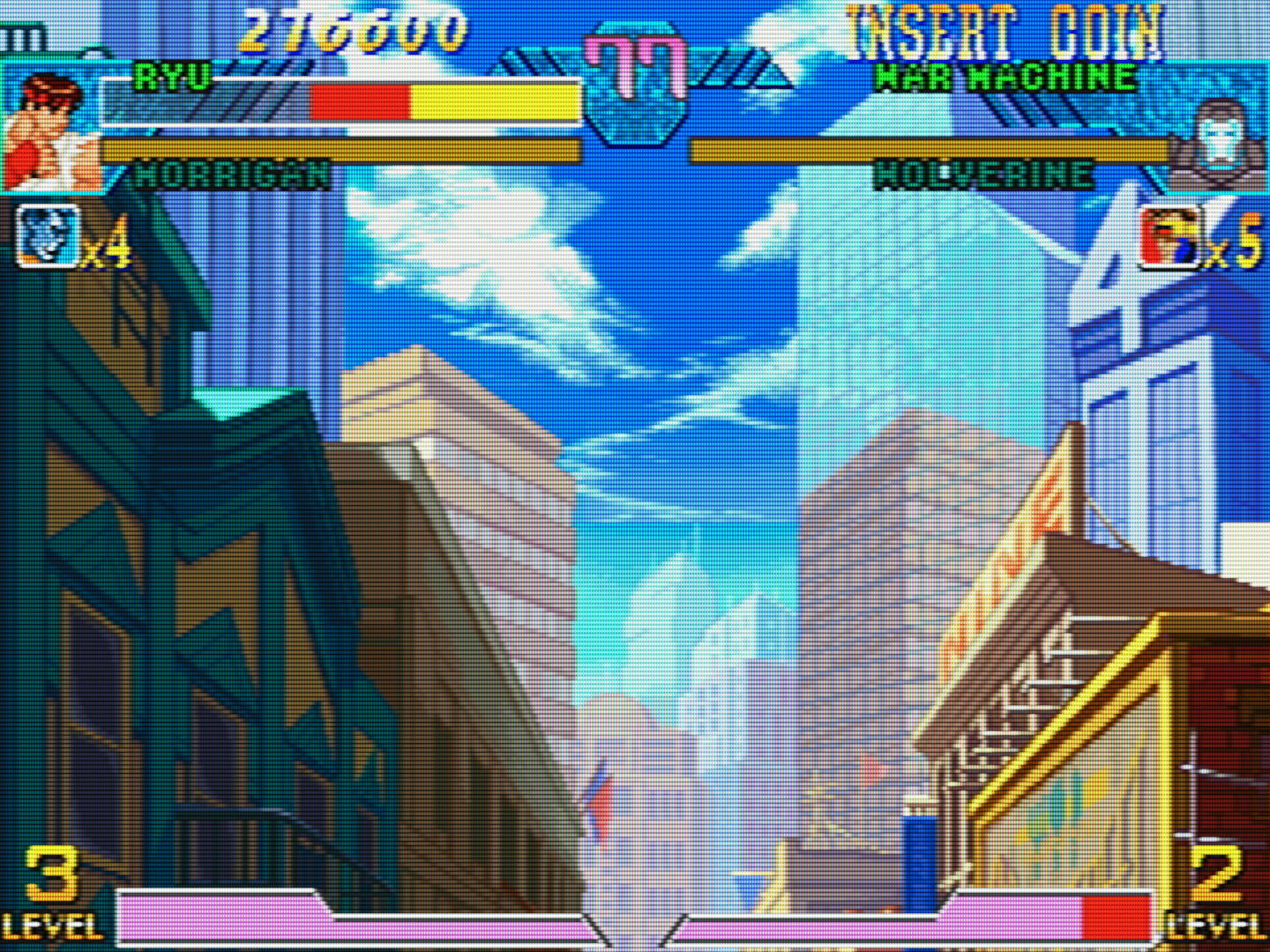Select the red and yellow assist partner icon
The image size is (1270, 952).
click(1169, 237)
